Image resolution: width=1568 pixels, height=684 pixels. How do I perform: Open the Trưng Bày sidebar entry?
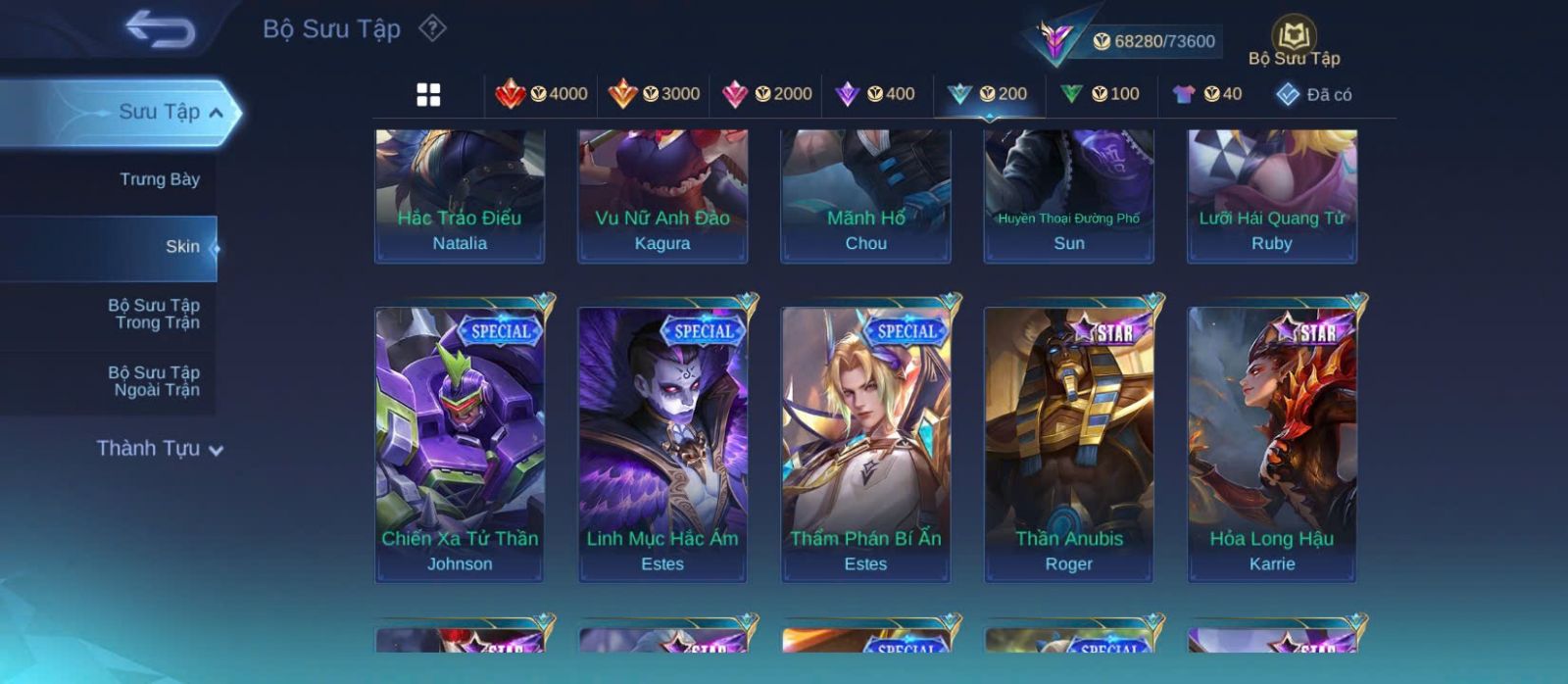tap(159, 179)
